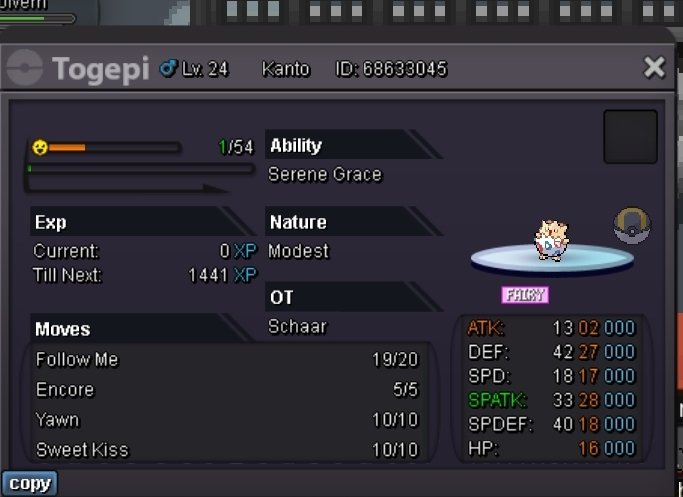The height and width of the screenshot is (497, 683).
Task: Choose the Yawn move row
Action: [227, 420]
